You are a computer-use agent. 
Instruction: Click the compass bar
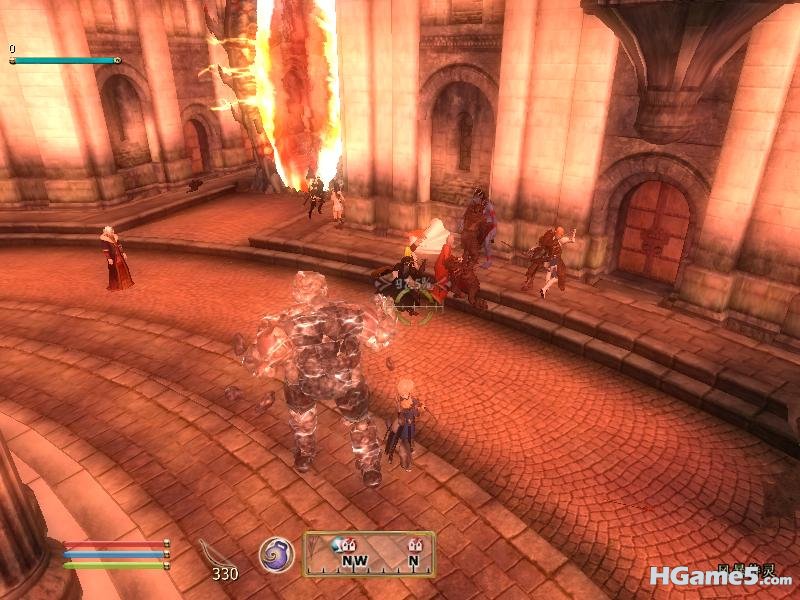[369, 554]
